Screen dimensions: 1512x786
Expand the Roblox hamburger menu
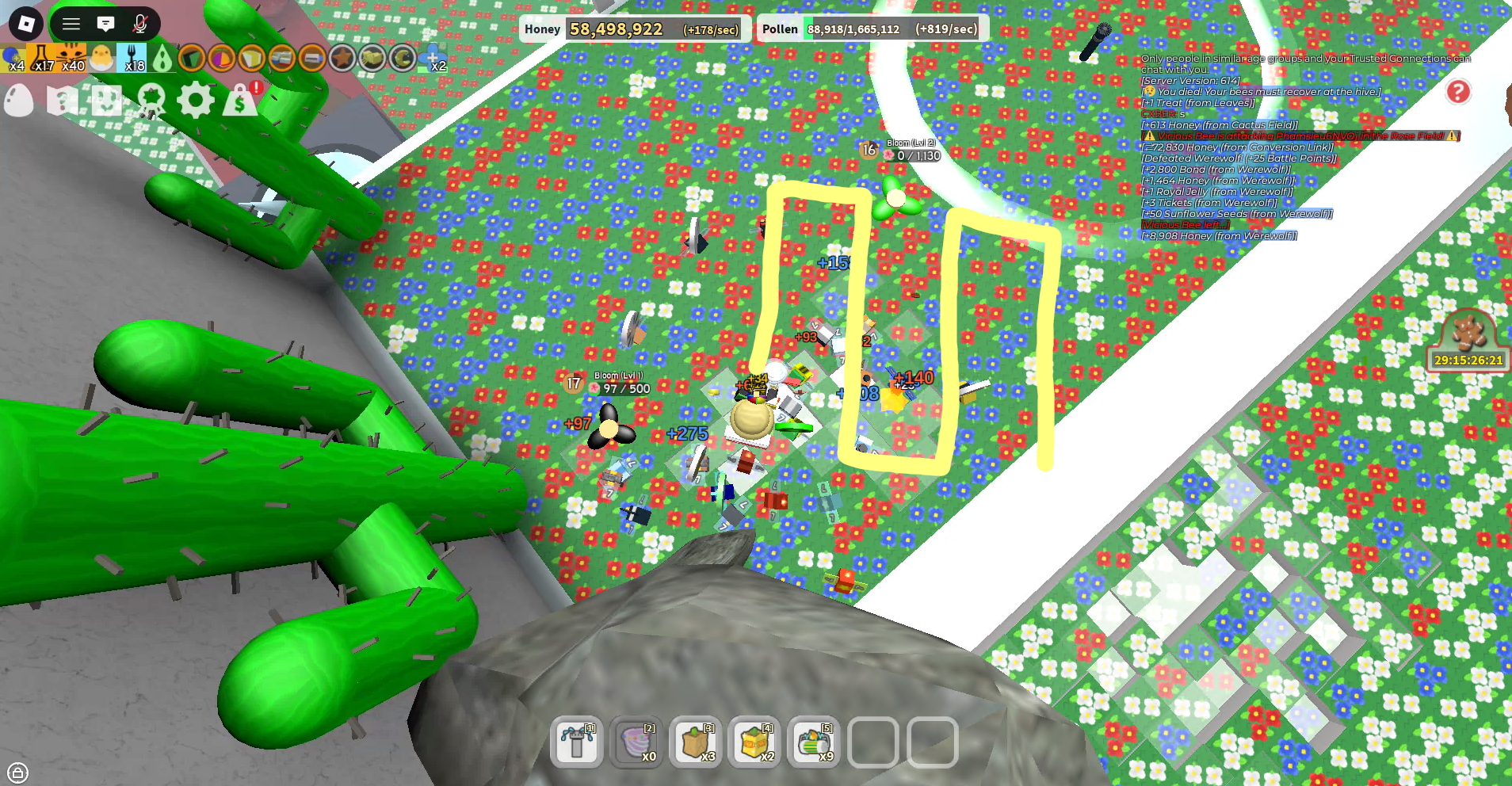click(x=71, y=24)
